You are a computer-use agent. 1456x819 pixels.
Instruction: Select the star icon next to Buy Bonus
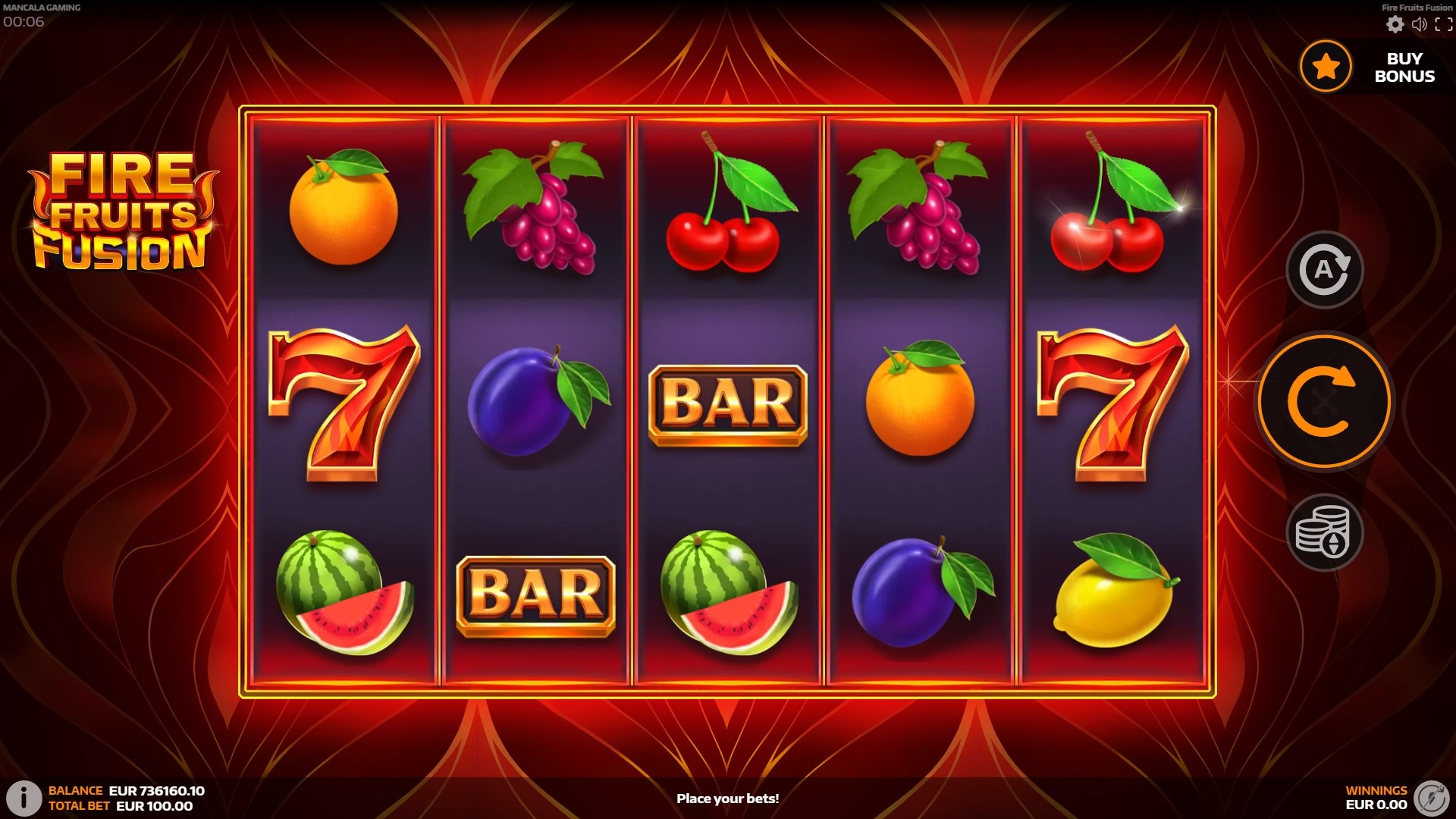(x=1325, y=67)
